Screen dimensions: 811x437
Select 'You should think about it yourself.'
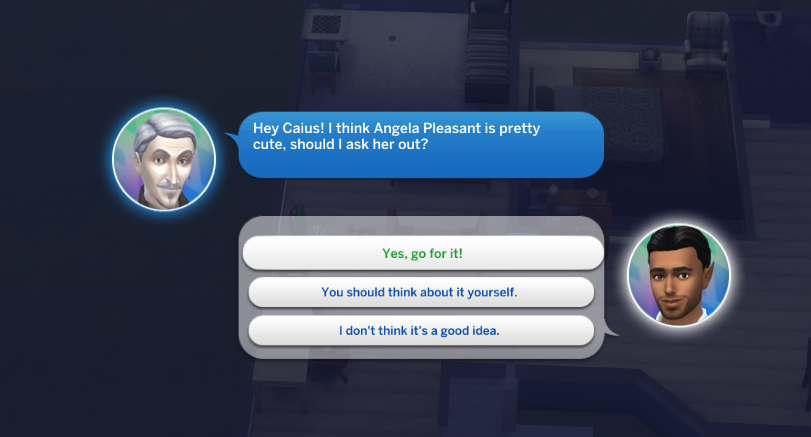[x=420, y=292]
